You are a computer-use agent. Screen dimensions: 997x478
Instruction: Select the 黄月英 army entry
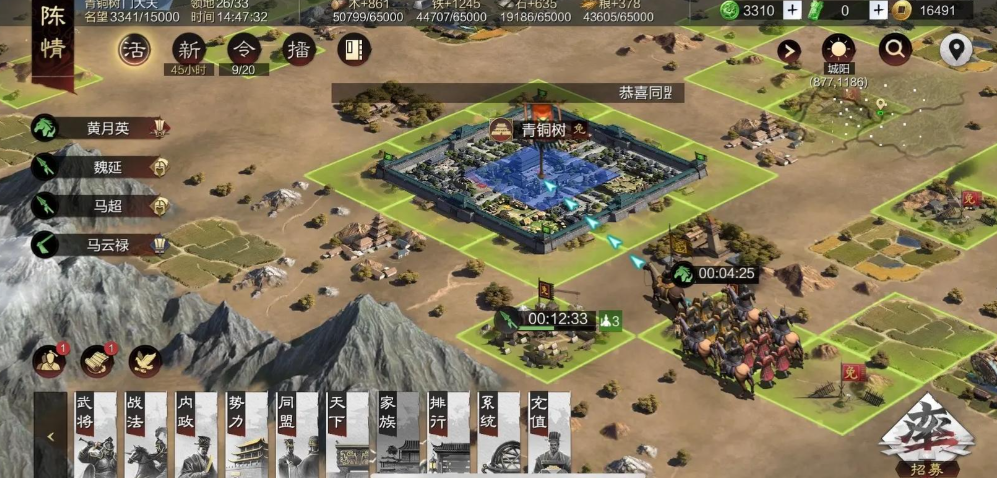pyautogui.click(x=101, y=128)
